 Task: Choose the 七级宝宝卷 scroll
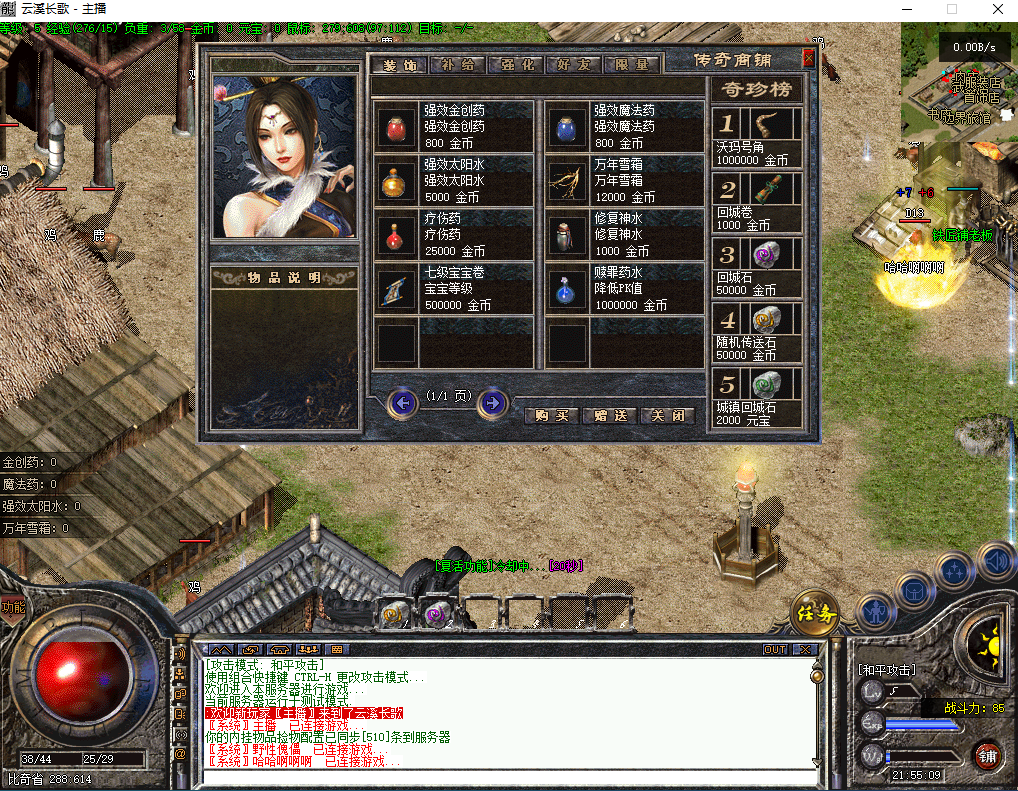[x=395, y=289]
